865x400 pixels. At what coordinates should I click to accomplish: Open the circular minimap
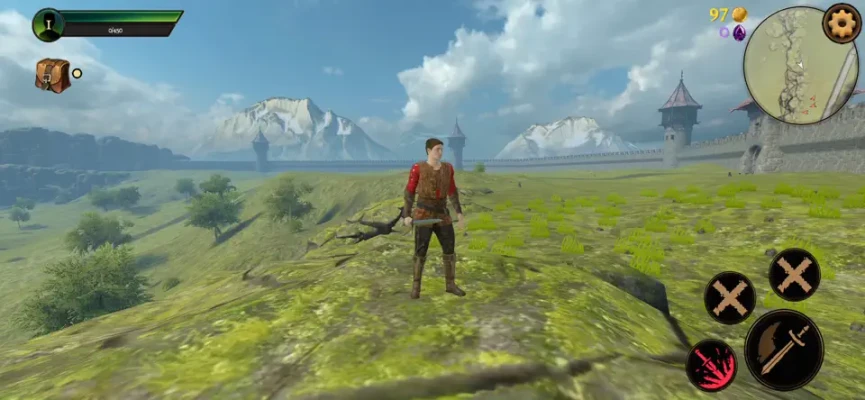pos(799,53)
